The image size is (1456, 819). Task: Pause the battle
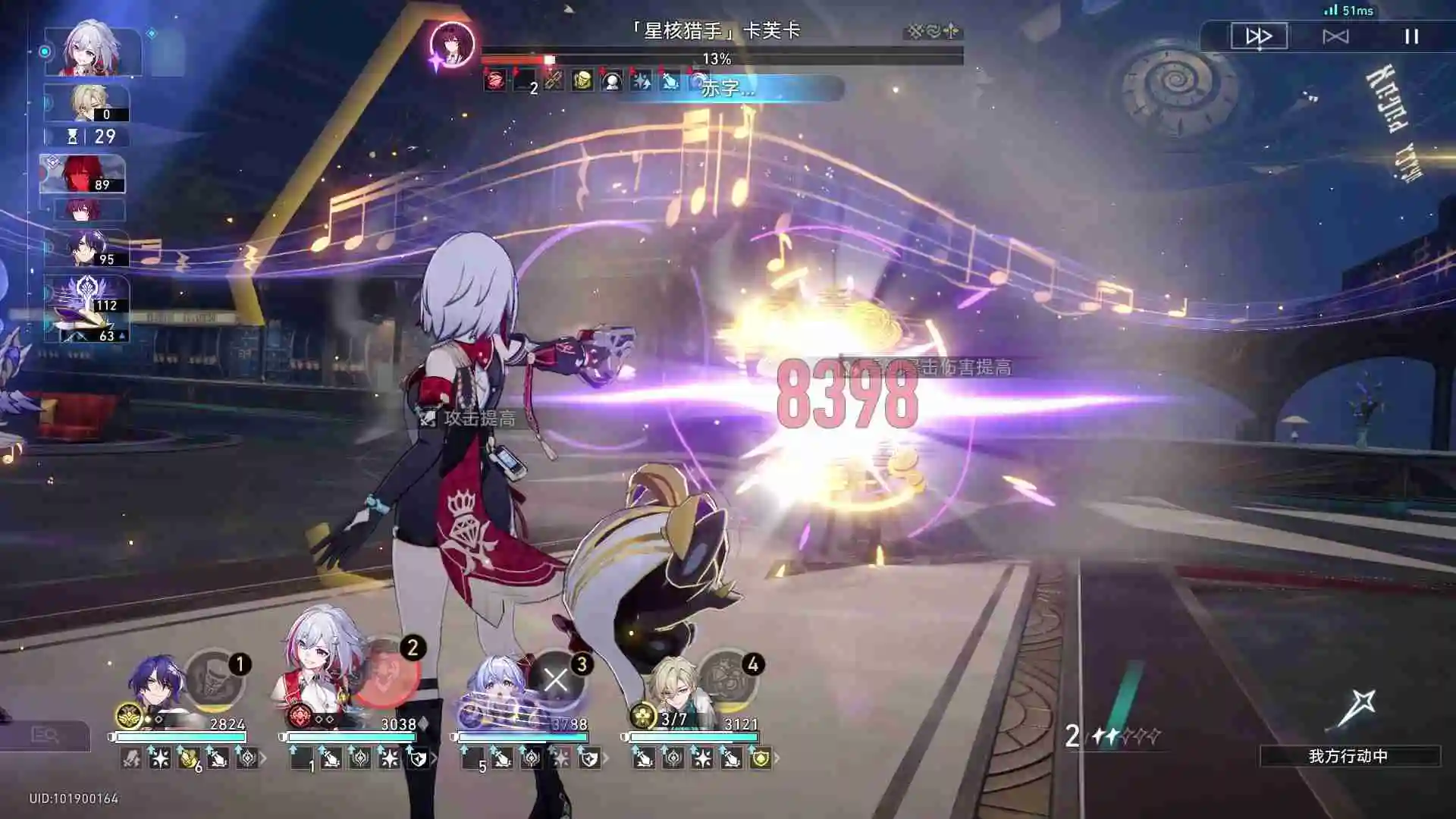click(x=1411, y=36)
